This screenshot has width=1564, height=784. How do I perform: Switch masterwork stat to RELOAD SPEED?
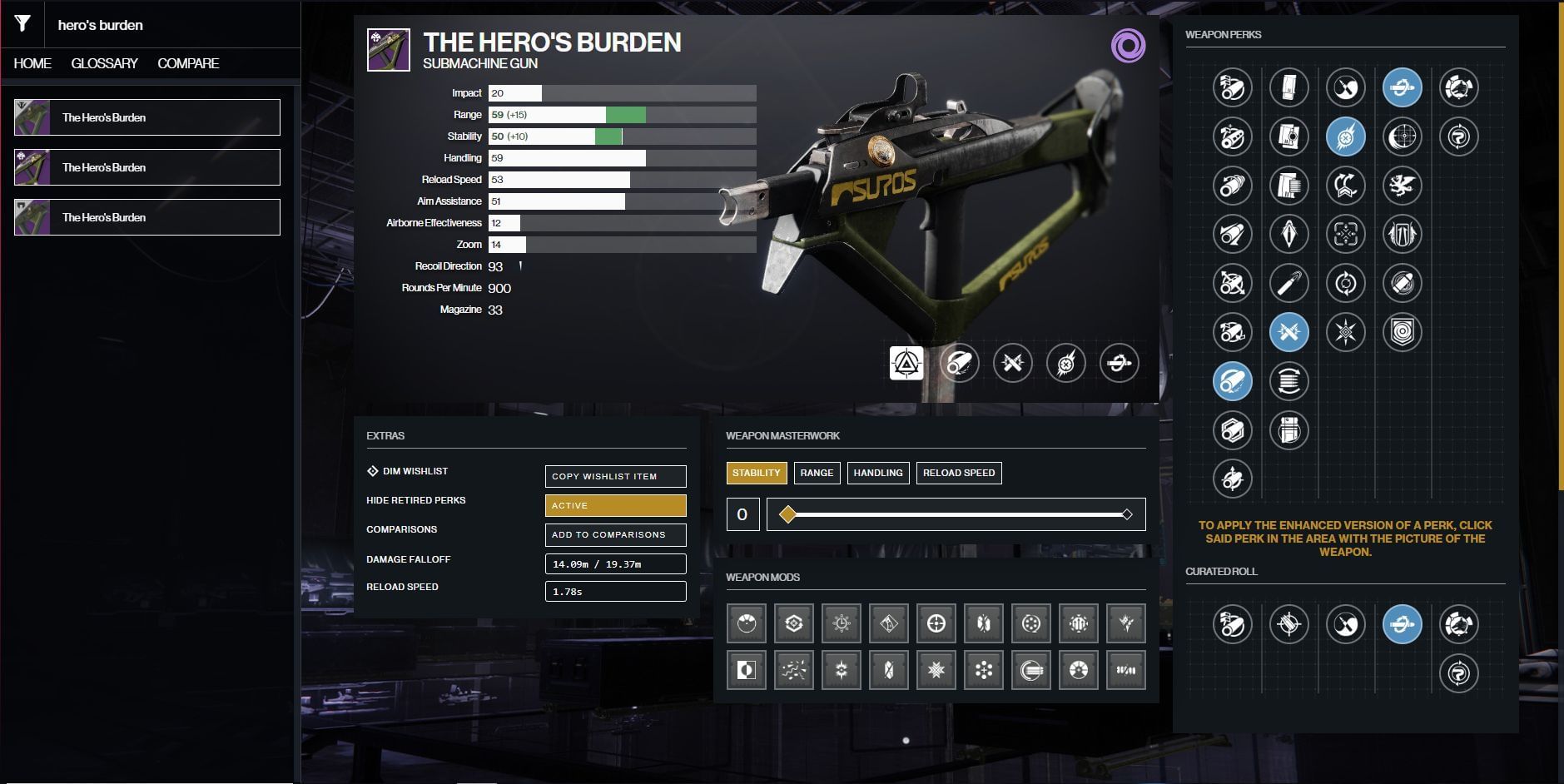[959, 473]
